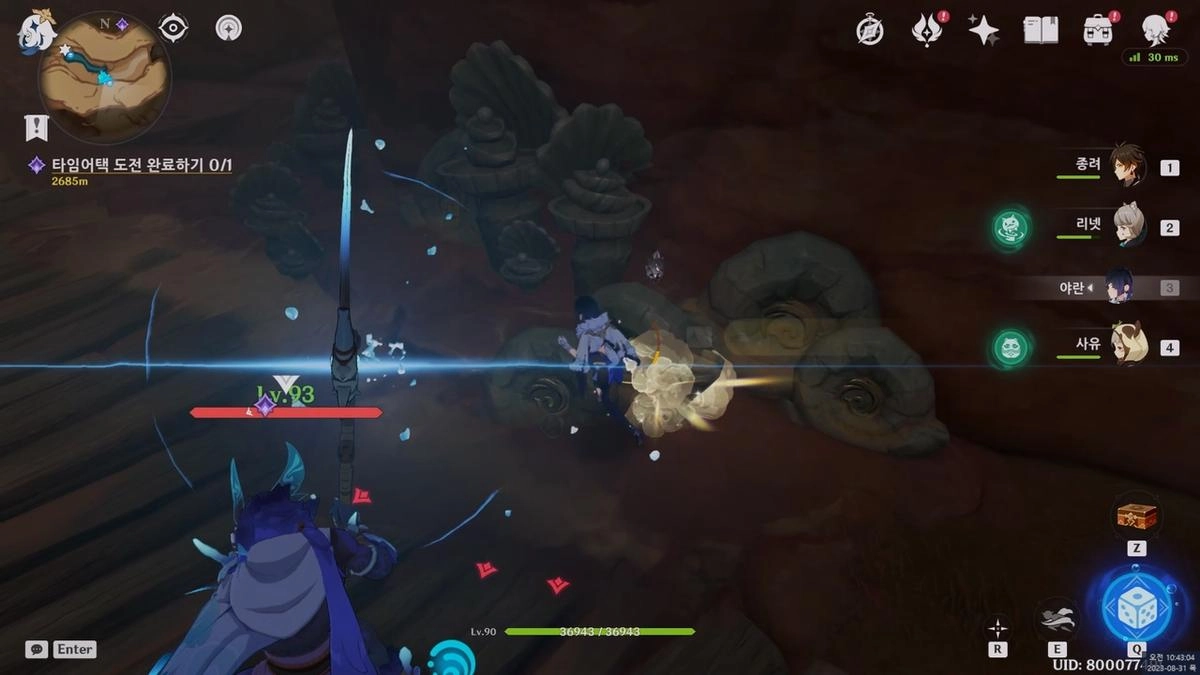
Task: Open the map from the minimap
Action: 103,77
